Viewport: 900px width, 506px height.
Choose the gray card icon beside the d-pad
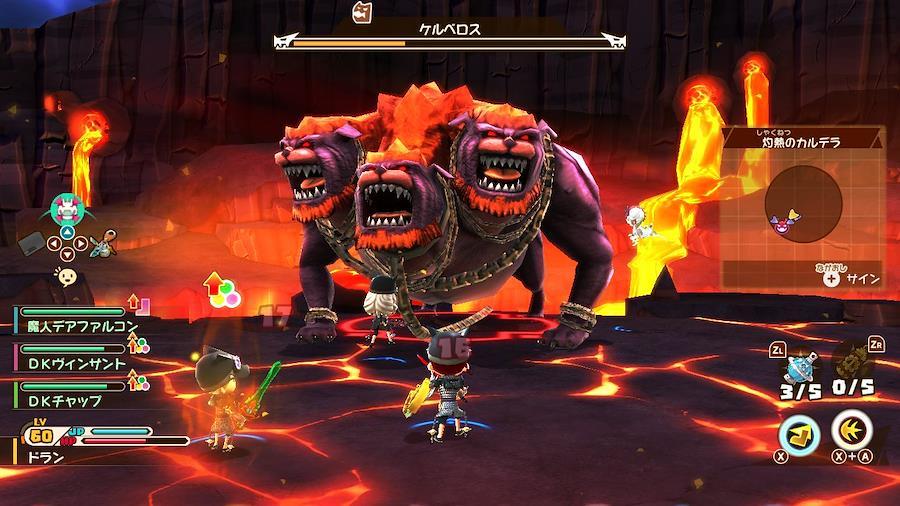[32, 243]
